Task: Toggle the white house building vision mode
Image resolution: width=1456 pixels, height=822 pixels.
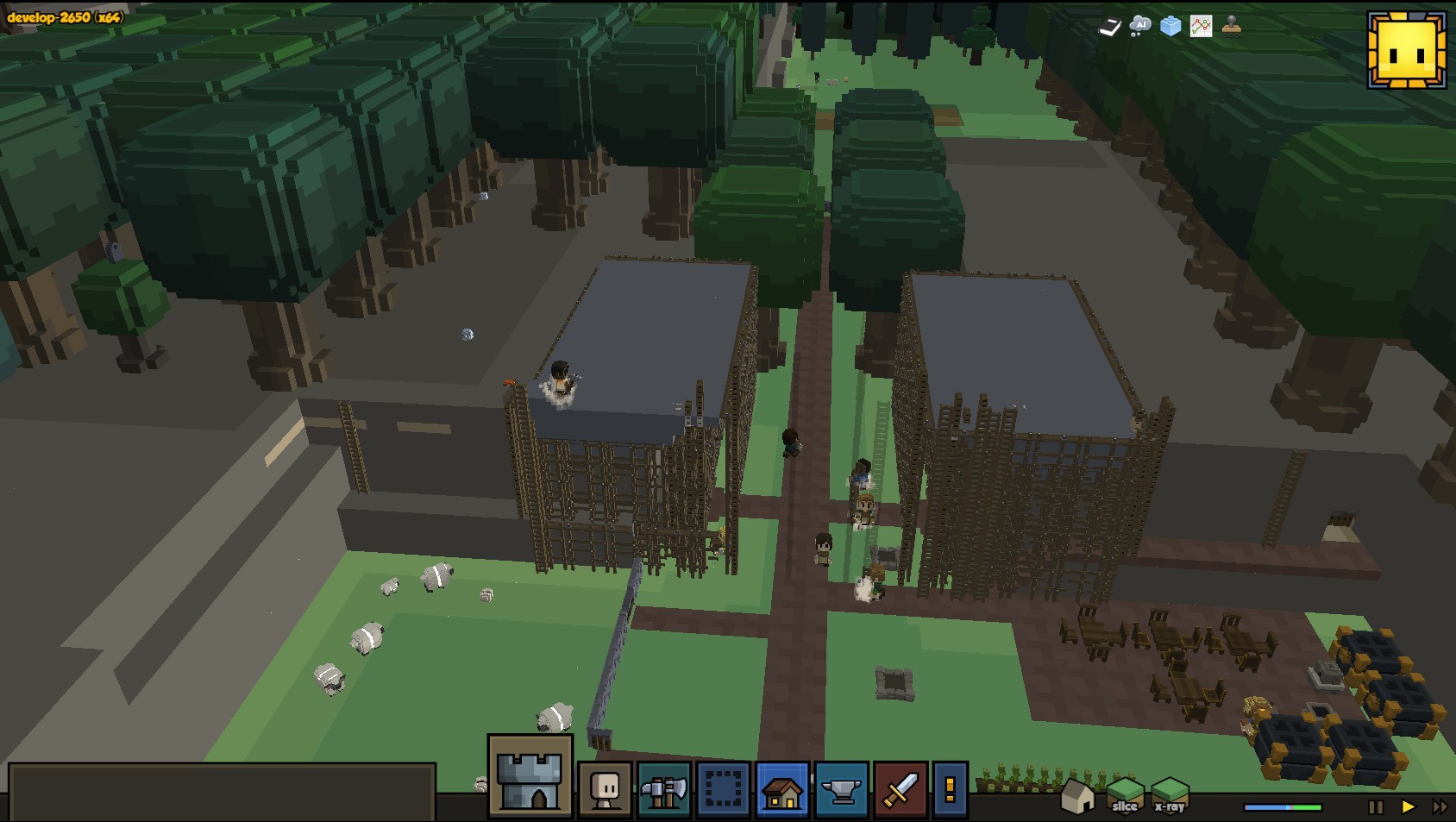Action: pos(1077,796)
